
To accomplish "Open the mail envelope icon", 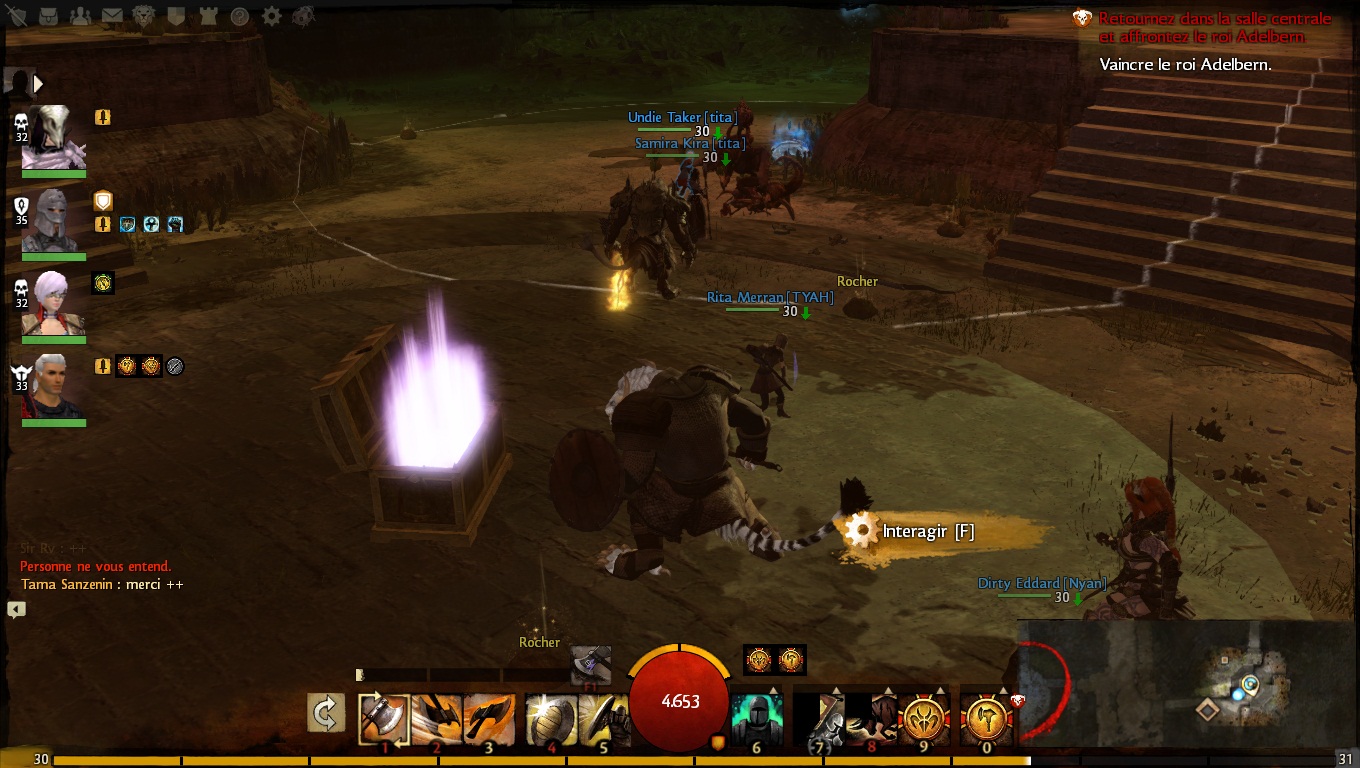I will pyautogui.click(x=112, y=16).
